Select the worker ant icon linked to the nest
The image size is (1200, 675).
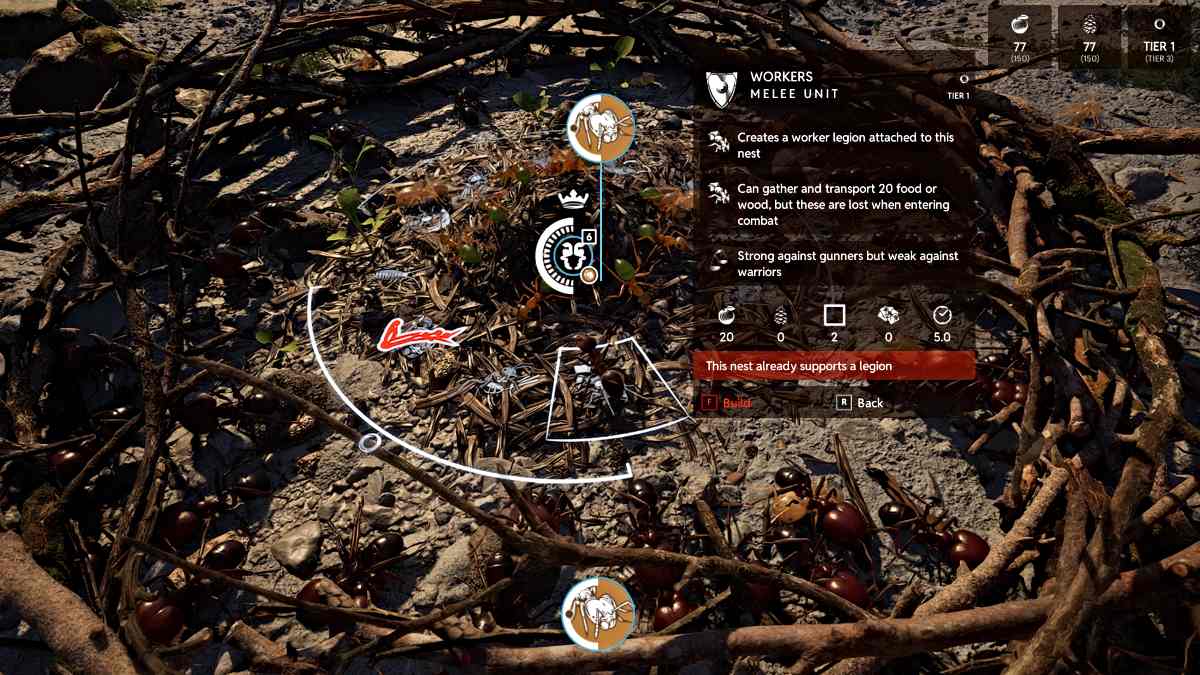tap(600, 128)
